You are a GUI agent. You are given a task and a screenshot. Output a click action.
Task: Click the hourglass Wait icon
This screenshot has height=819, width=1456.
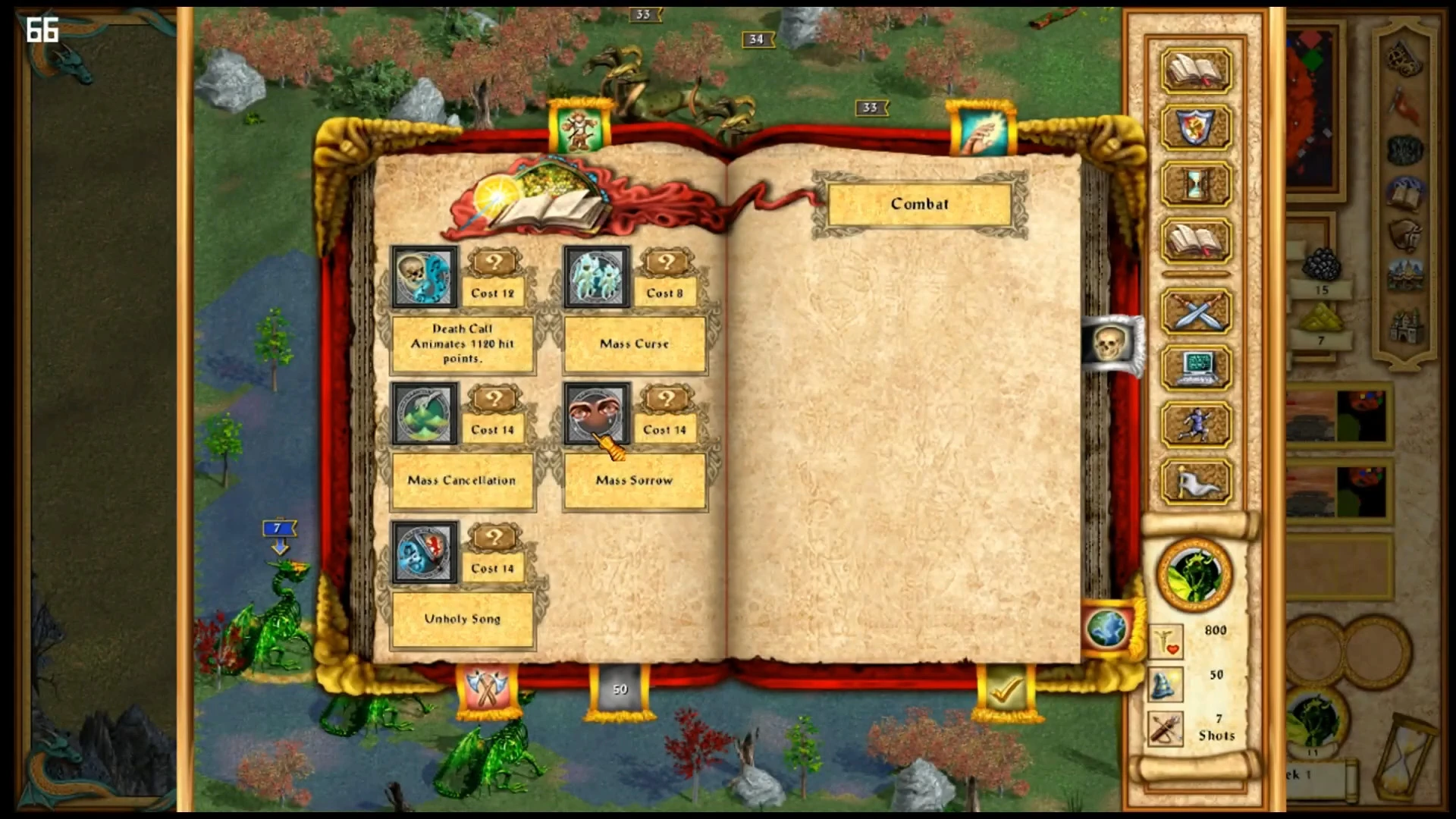point(1194,184)
